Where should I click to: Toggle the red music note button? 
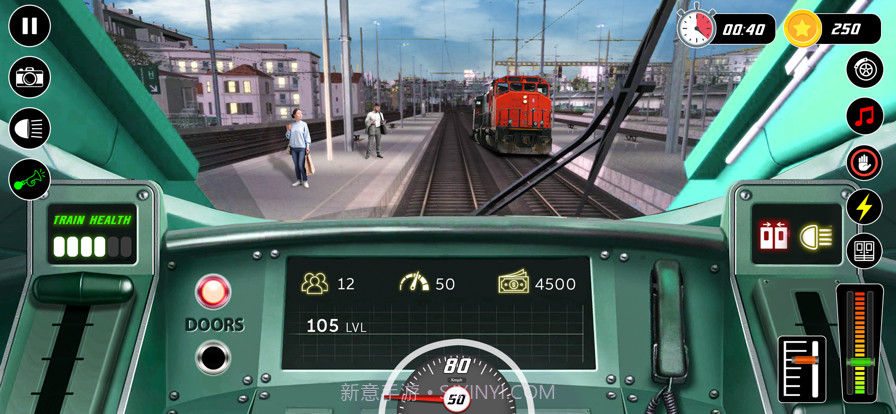pyautogui.click(x=864, y=116)
